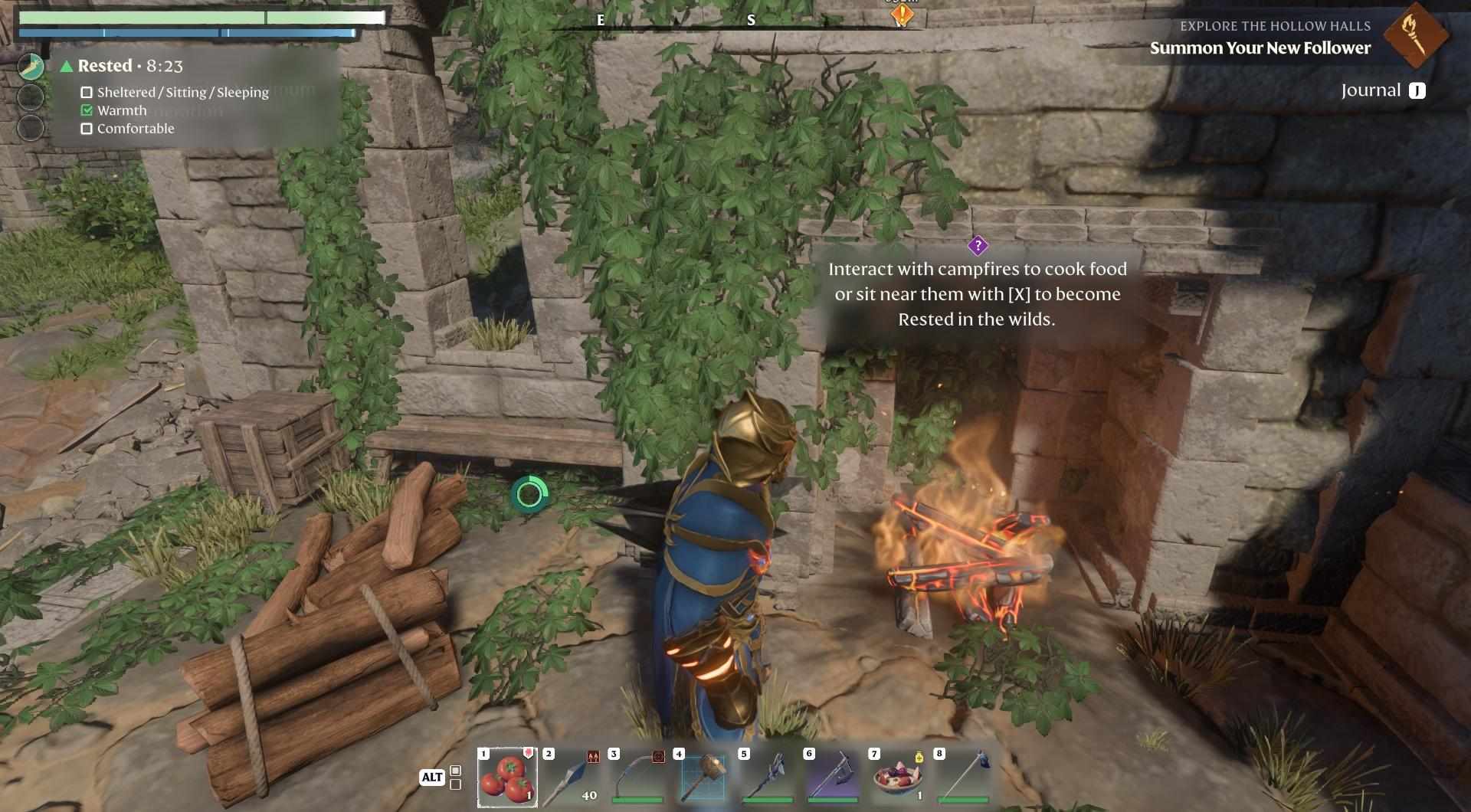Equip the spiked staff in slot 5
Screen dimensions: 1471x812
pos(768,777)
